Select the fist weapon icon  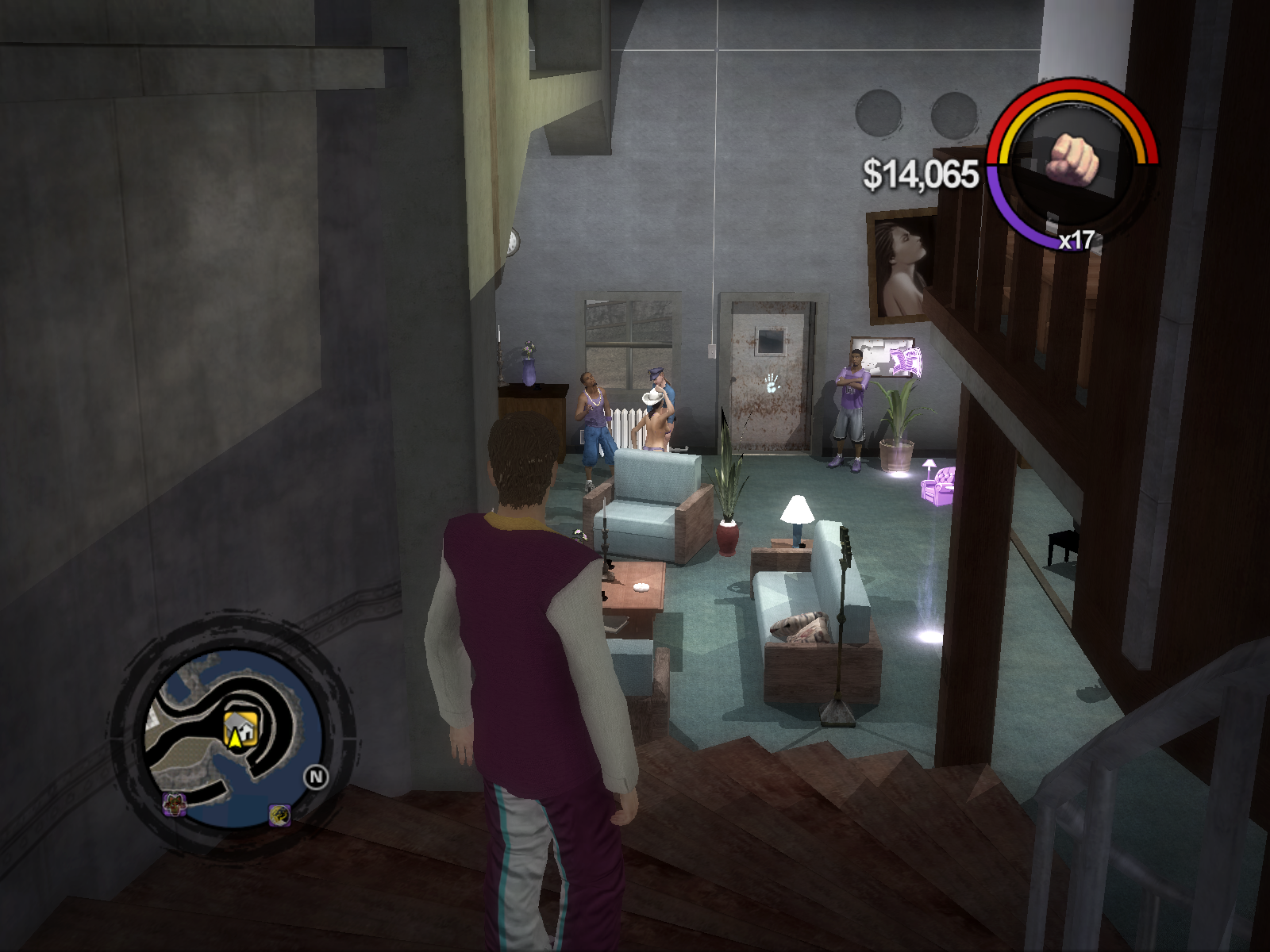pos(1073,159)
